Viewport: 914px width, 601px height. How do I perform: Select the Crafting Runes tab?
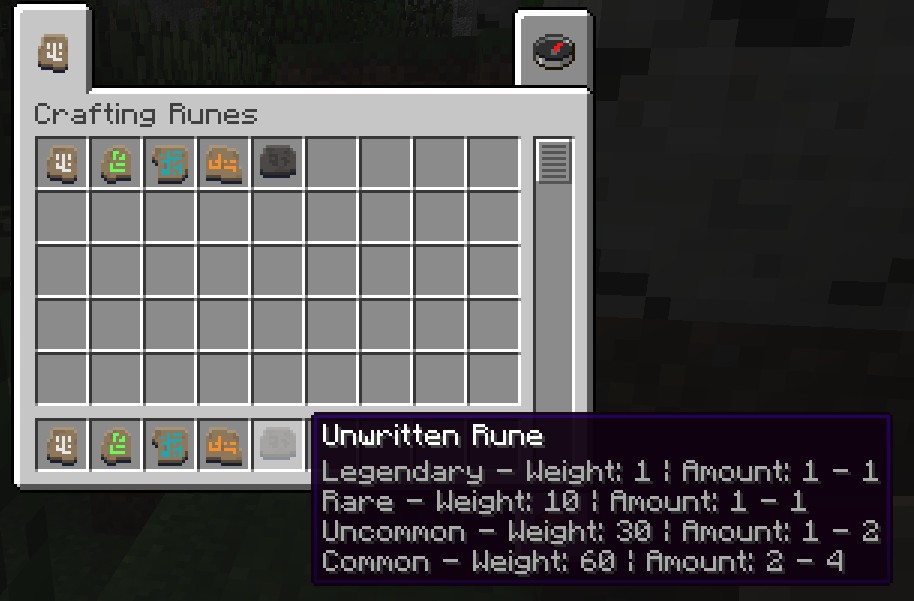(54, 52)
